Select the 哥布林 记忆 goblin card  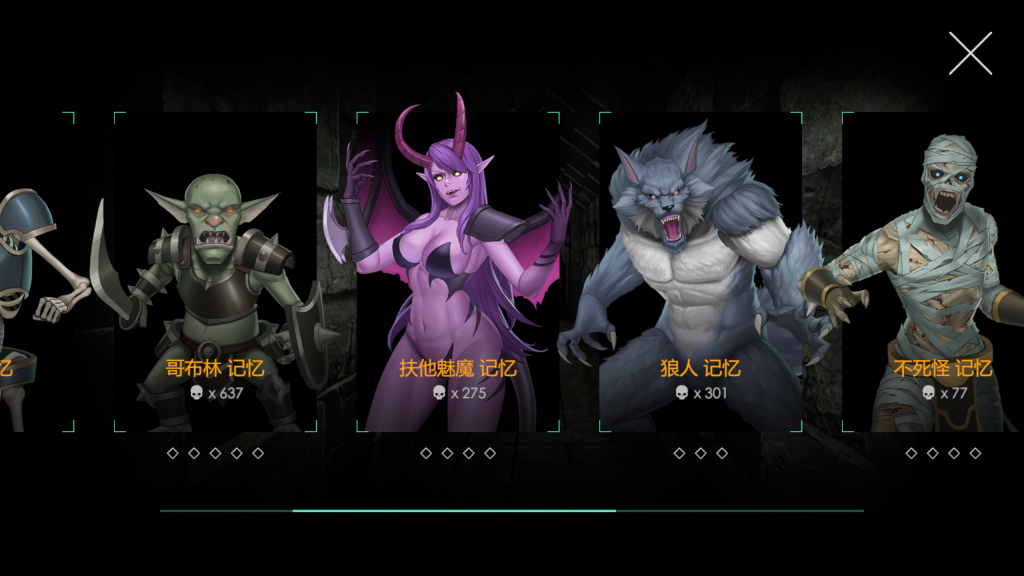coord(215,272)
